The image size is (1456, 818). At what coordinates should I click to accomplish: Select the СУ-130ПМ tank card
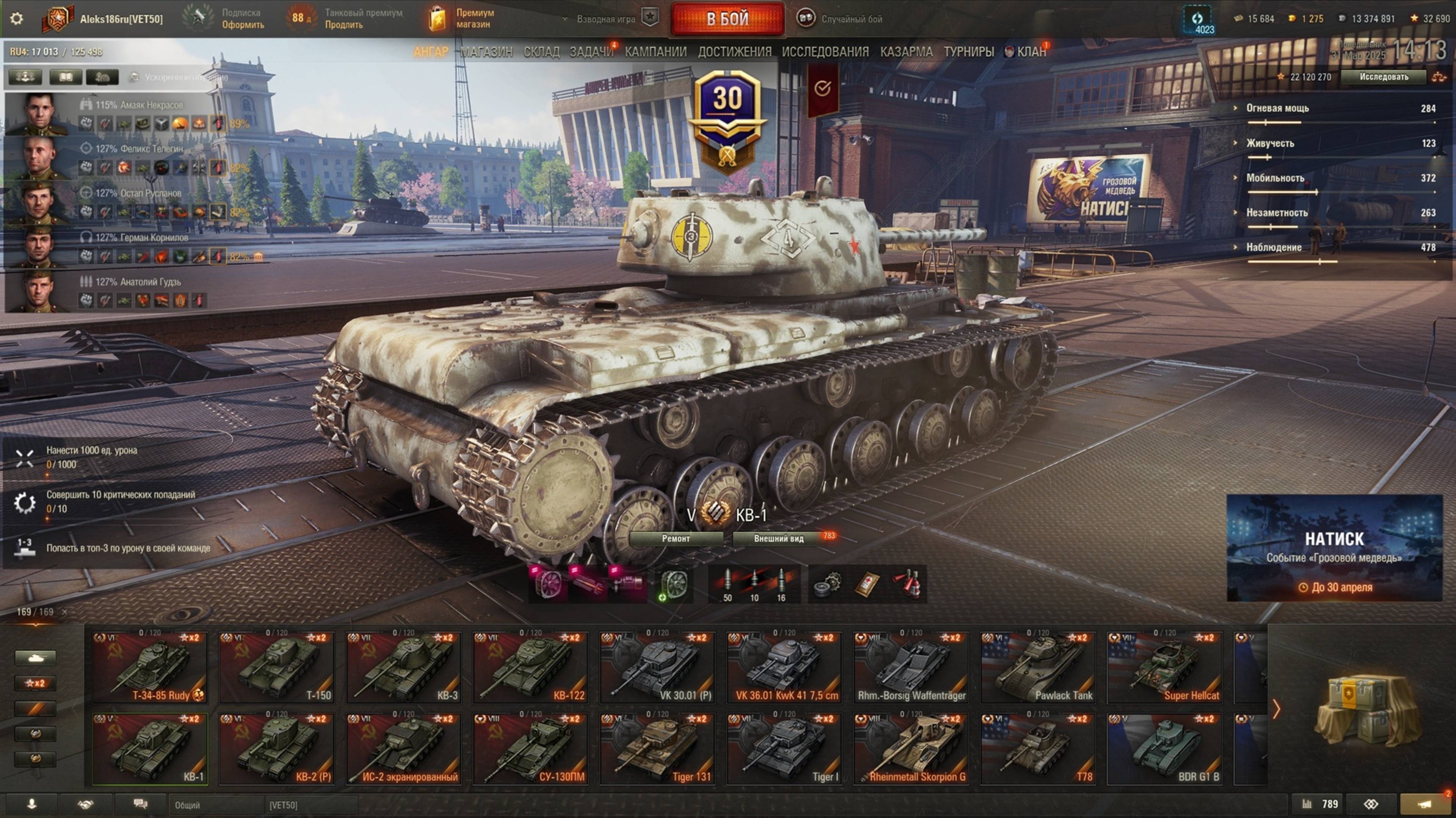[530, 750]
